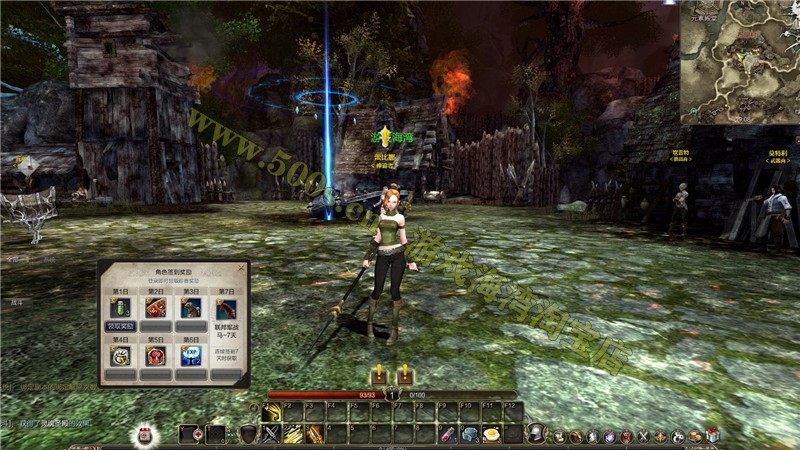Screen dimensions: 800x450
Task: Select the day 3 horse reward icon
Action: [190, 308]
